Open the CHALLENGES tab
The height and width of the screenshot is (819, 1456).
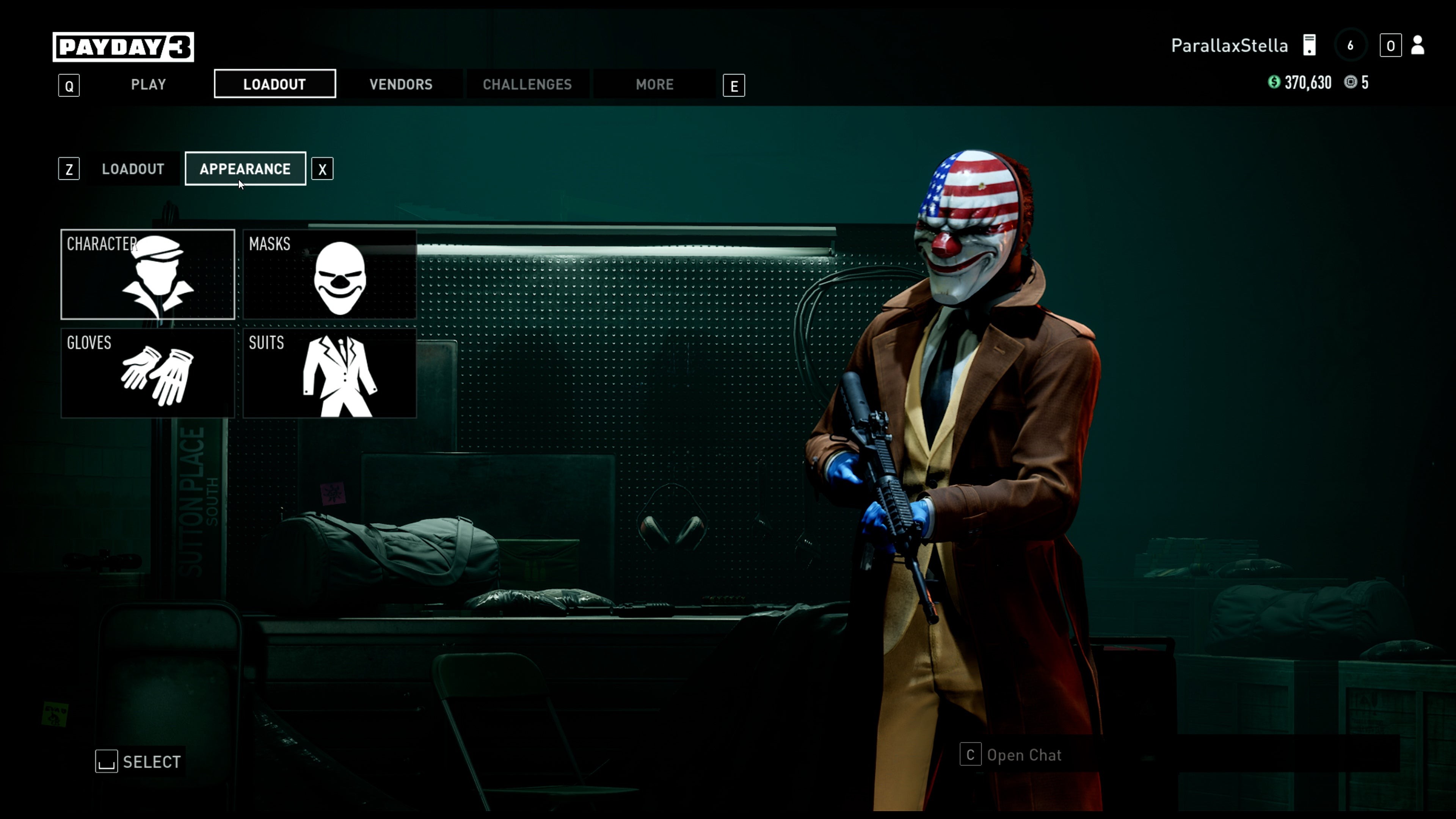pyautogui.click(x=527, y=84)
